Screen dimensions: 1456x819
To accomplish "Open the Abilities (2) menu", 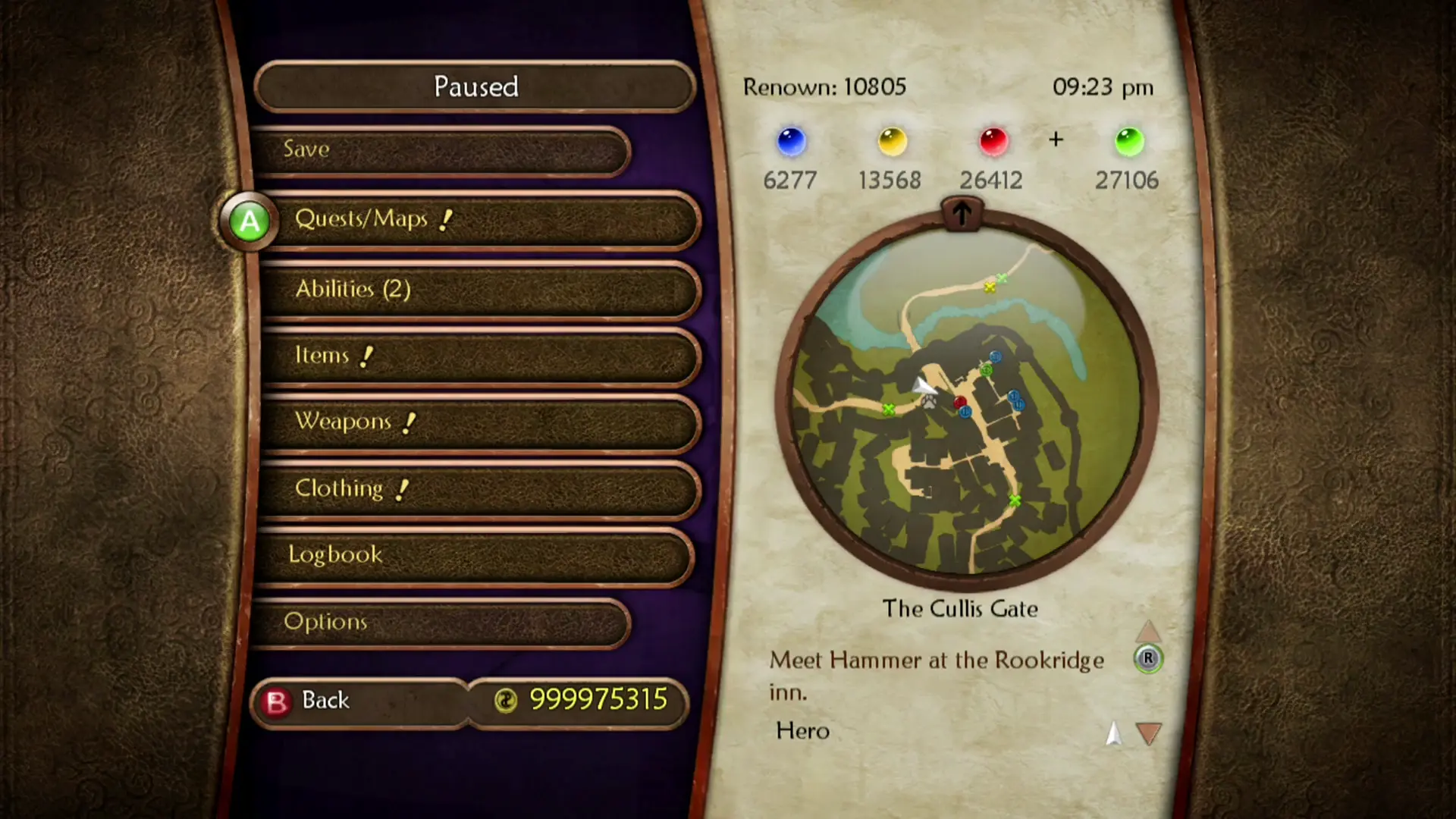I will point(478,290).
